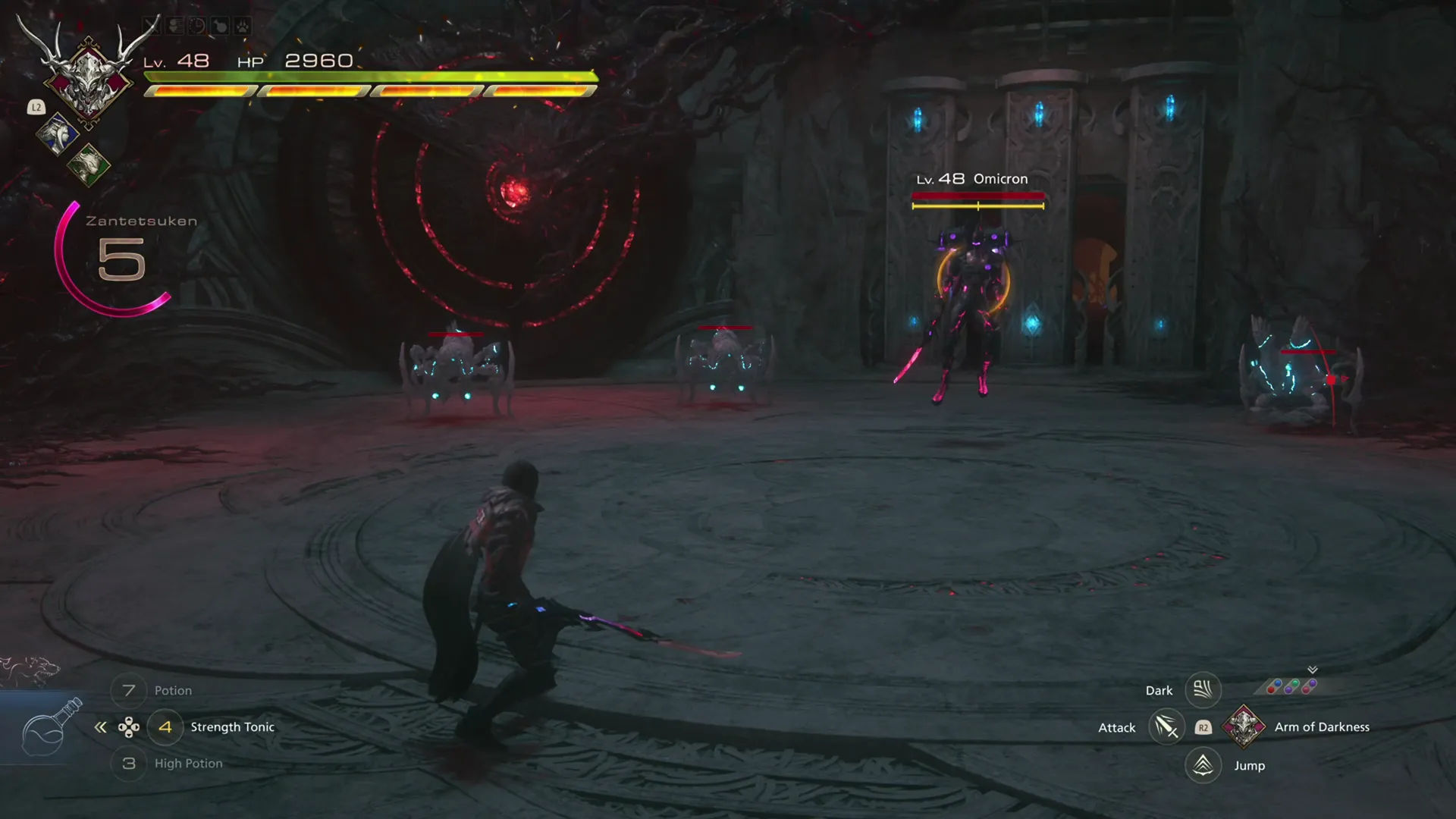1456x819 pixels.
Task: Click the Arm of Darkness eikon emblem
Action: pos(1244,726)
